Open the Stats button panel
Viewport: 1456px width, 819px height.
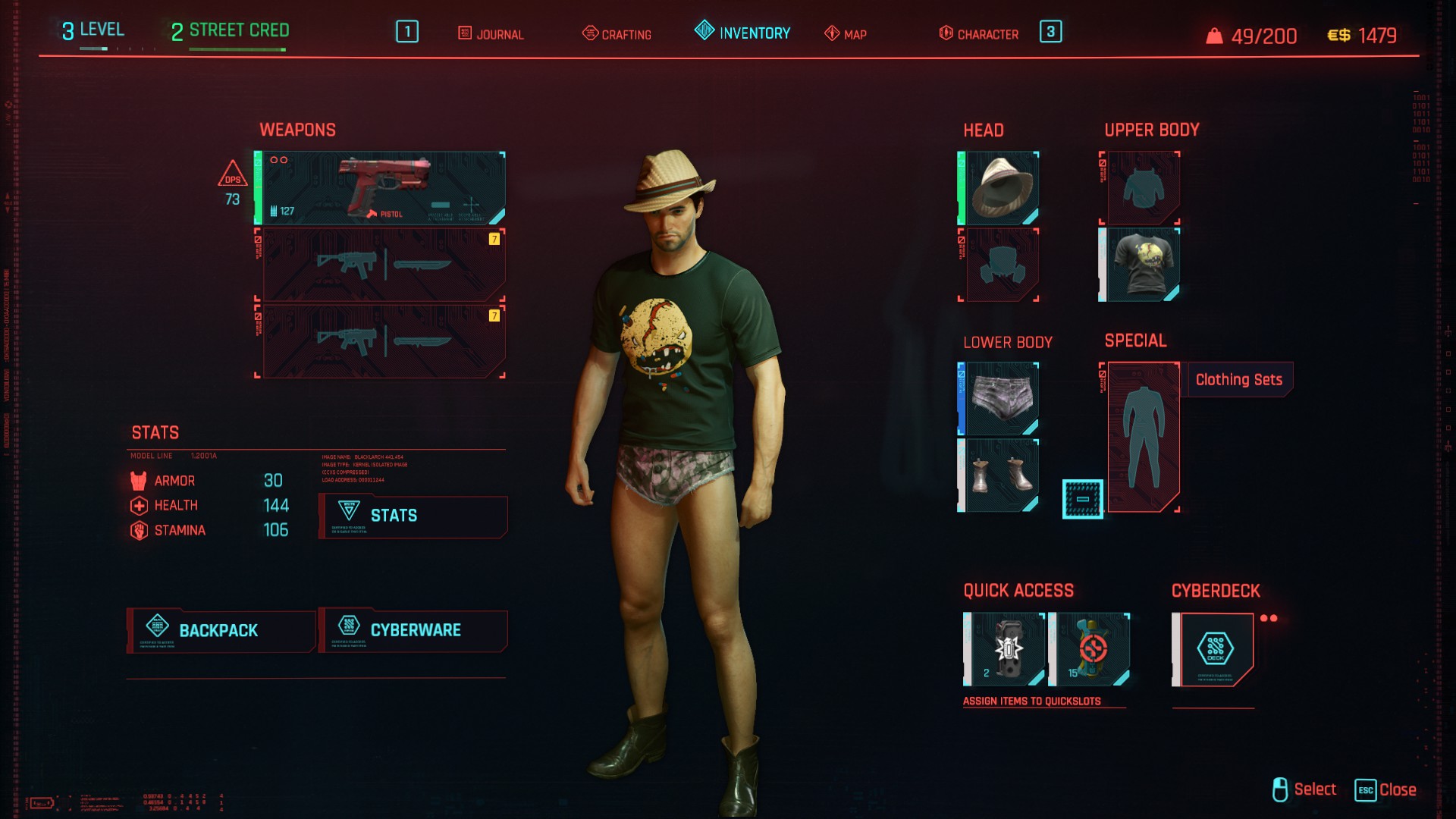413,516
